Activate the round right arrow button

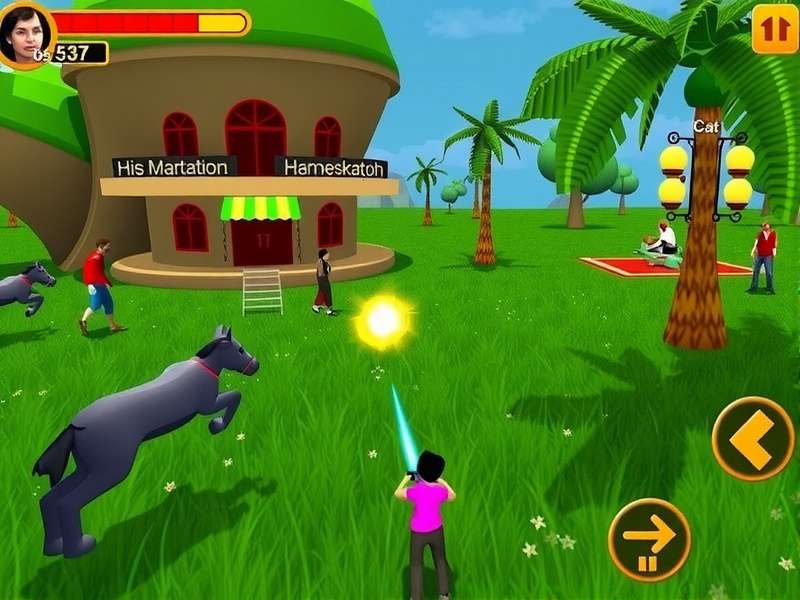click(649, 539)
